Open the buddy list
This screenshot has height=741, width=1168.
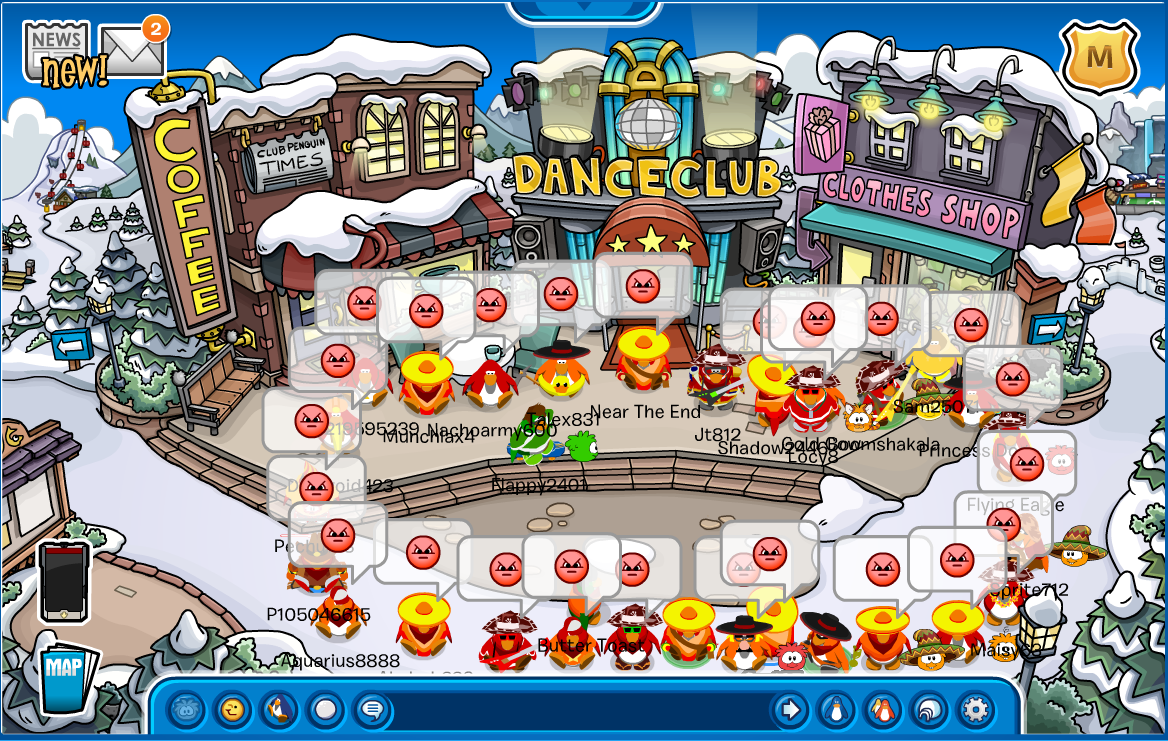[883, 711]
